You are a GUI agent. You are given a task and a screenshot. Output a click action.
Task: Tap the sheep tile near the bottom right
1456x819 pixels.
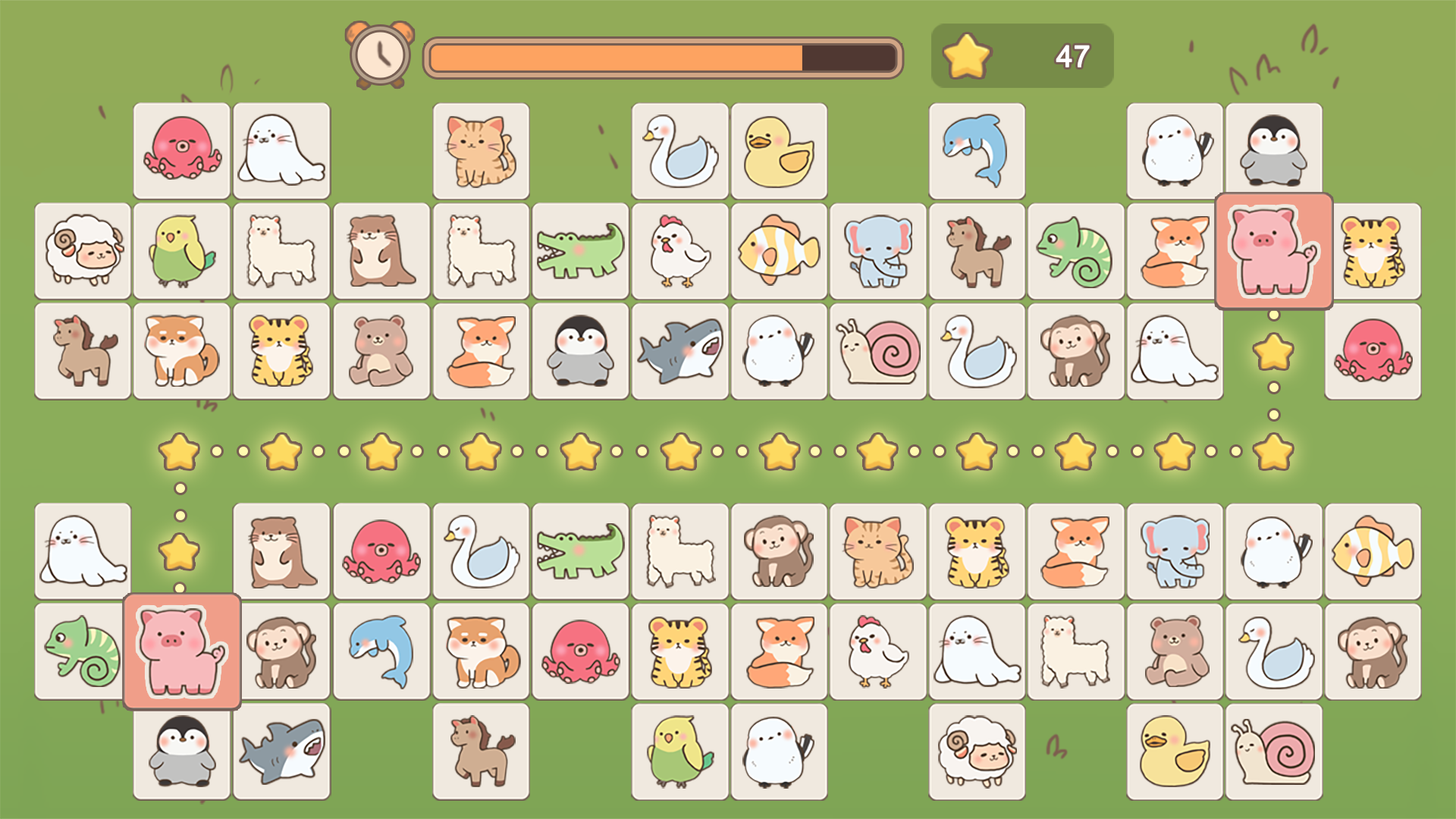975,749
